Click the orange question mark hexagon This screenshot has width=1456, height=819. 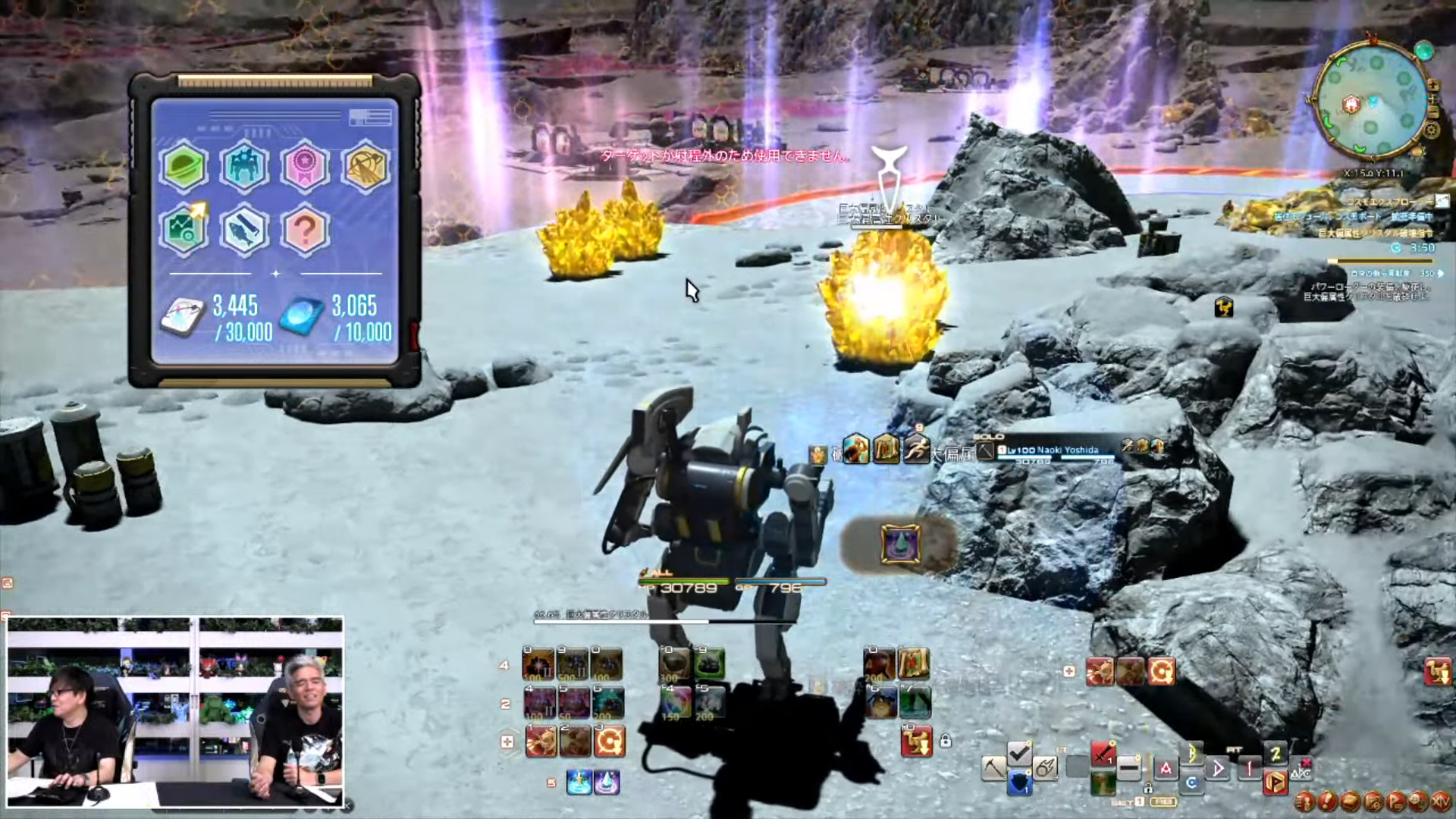(x=305, y=229)
